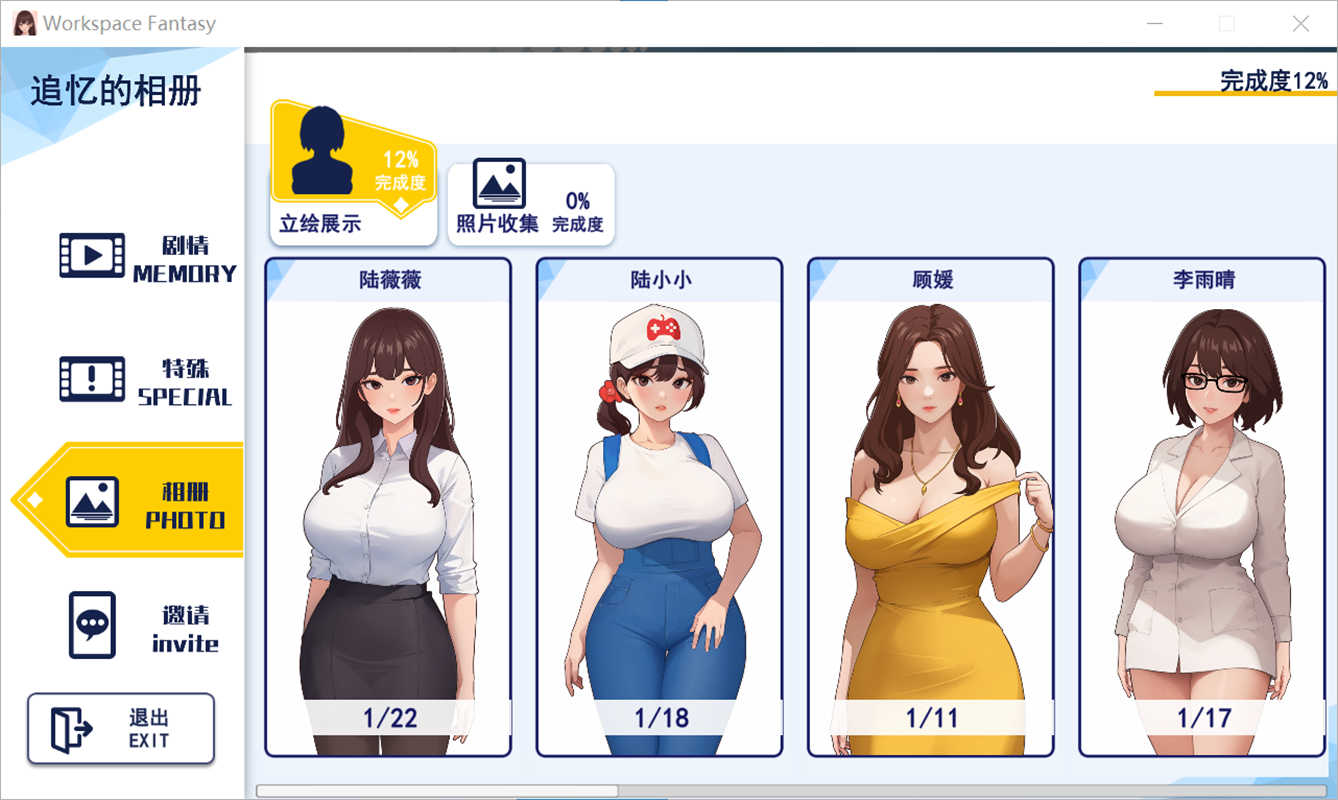The height and width of the screenshot is (800, 1338).
Task: Switch to the 照片收集 tab
Action: (530, 203)
